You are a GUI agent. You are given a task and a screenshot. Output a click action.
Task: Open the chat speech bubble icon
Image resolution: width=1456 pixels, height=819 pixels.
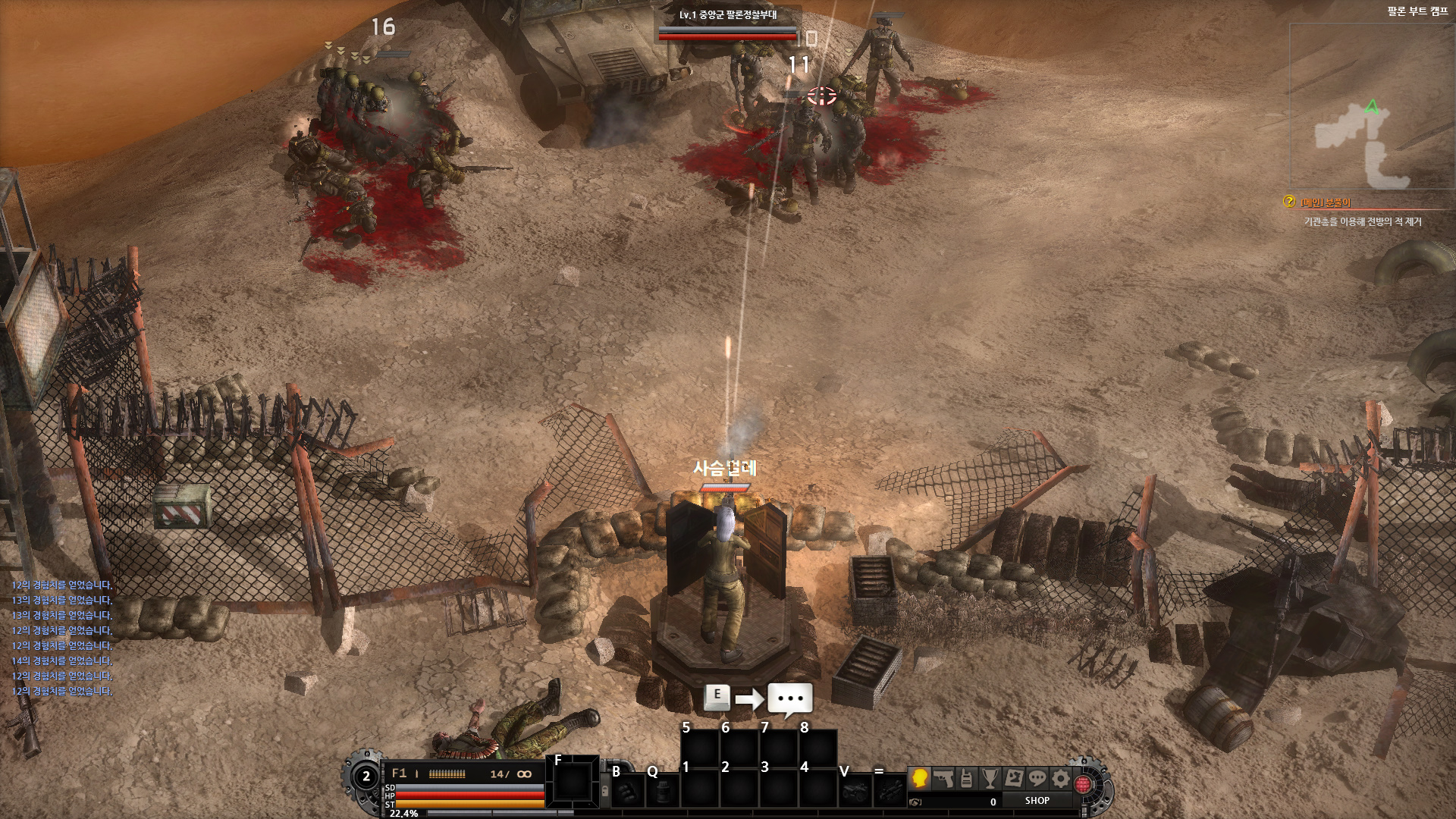1037,778
